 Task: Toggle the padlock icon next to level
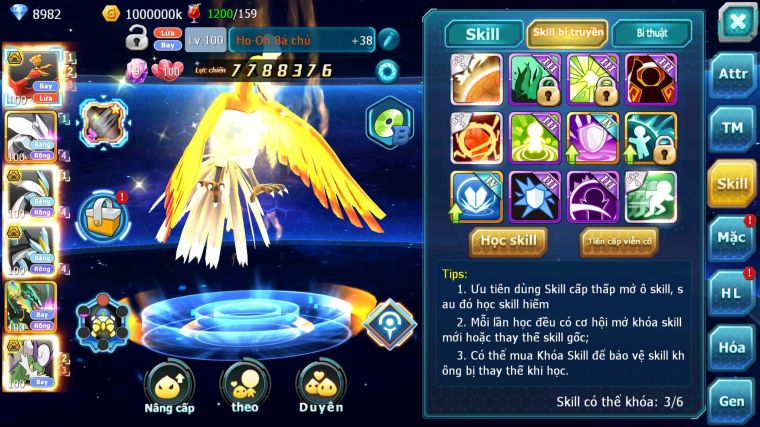pyautogui.click(x=136, y=39)
